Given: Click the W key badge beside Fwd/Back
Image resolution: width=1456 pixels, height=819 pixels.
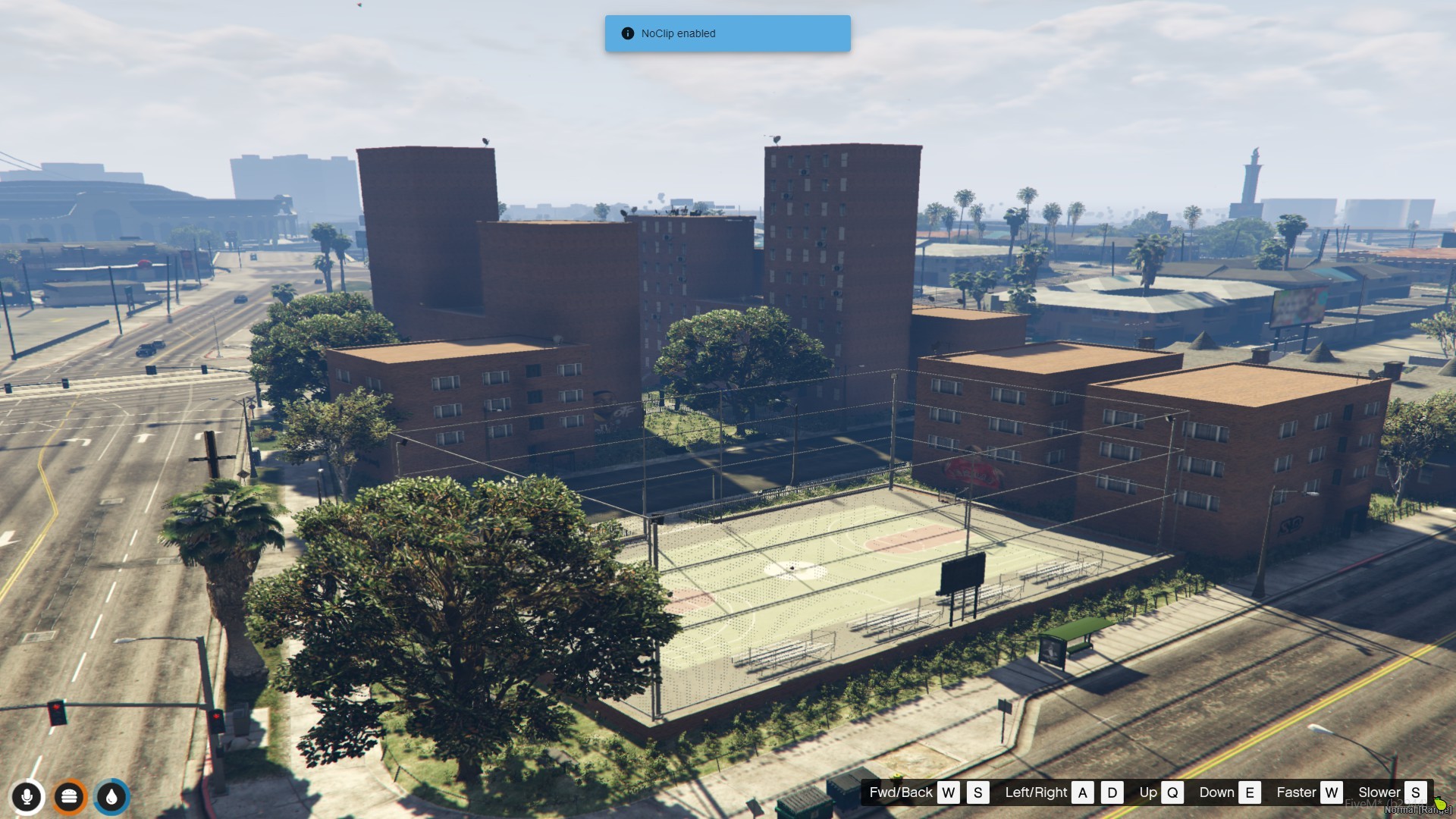Looking at the screenshot, I should click(949, 792).
